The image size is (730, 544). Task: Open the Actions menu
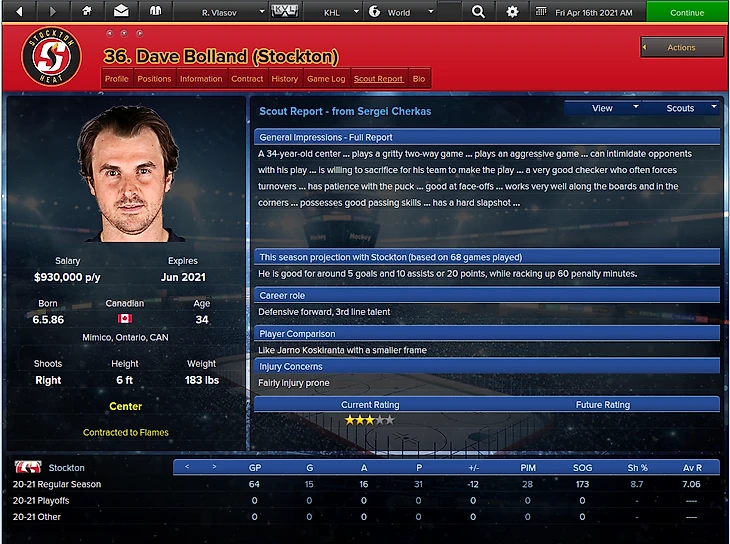point(682,47)
